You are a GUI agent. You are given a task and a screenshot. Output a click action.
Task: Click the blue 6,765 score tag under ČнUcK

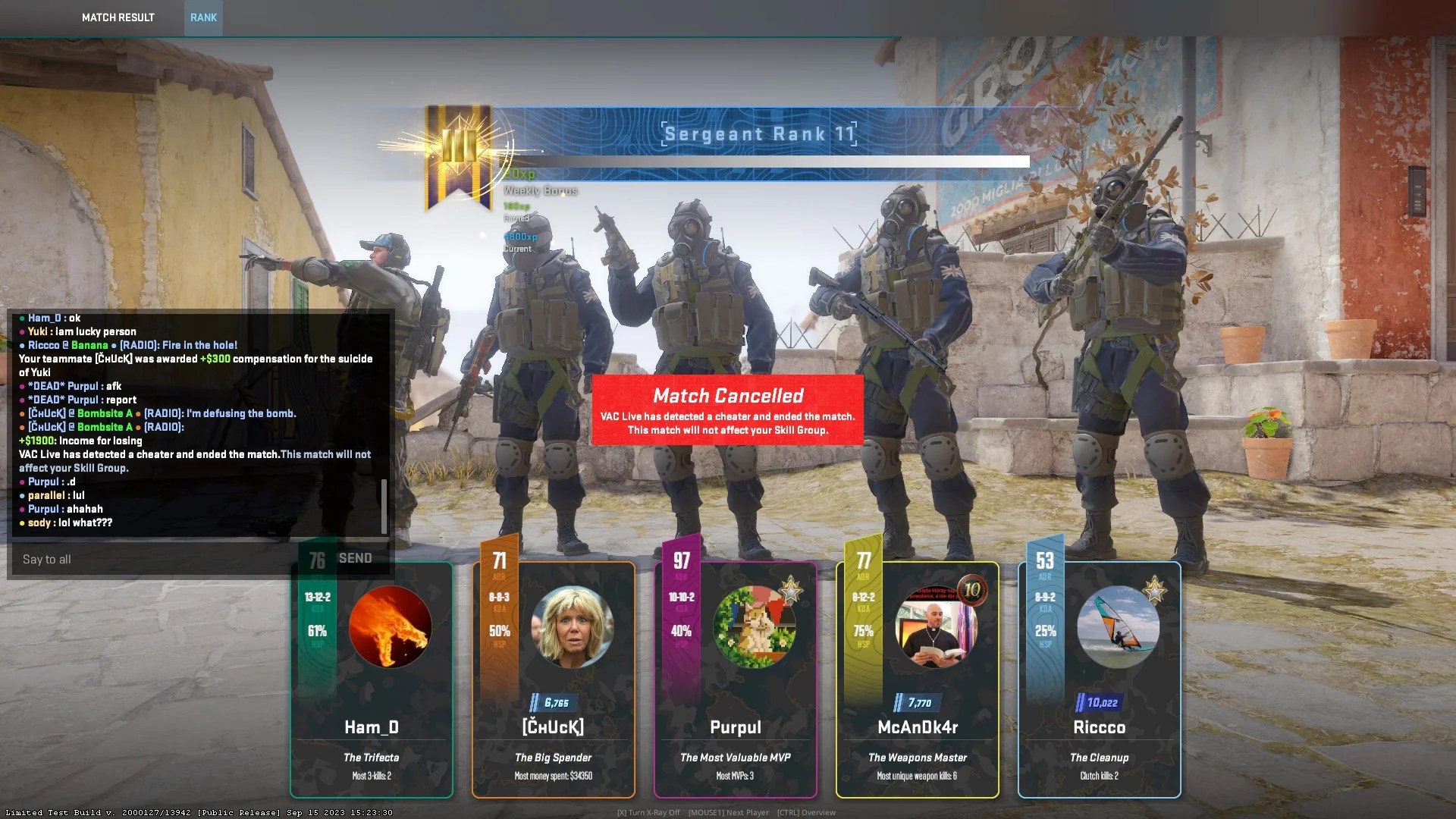point(553,702)
